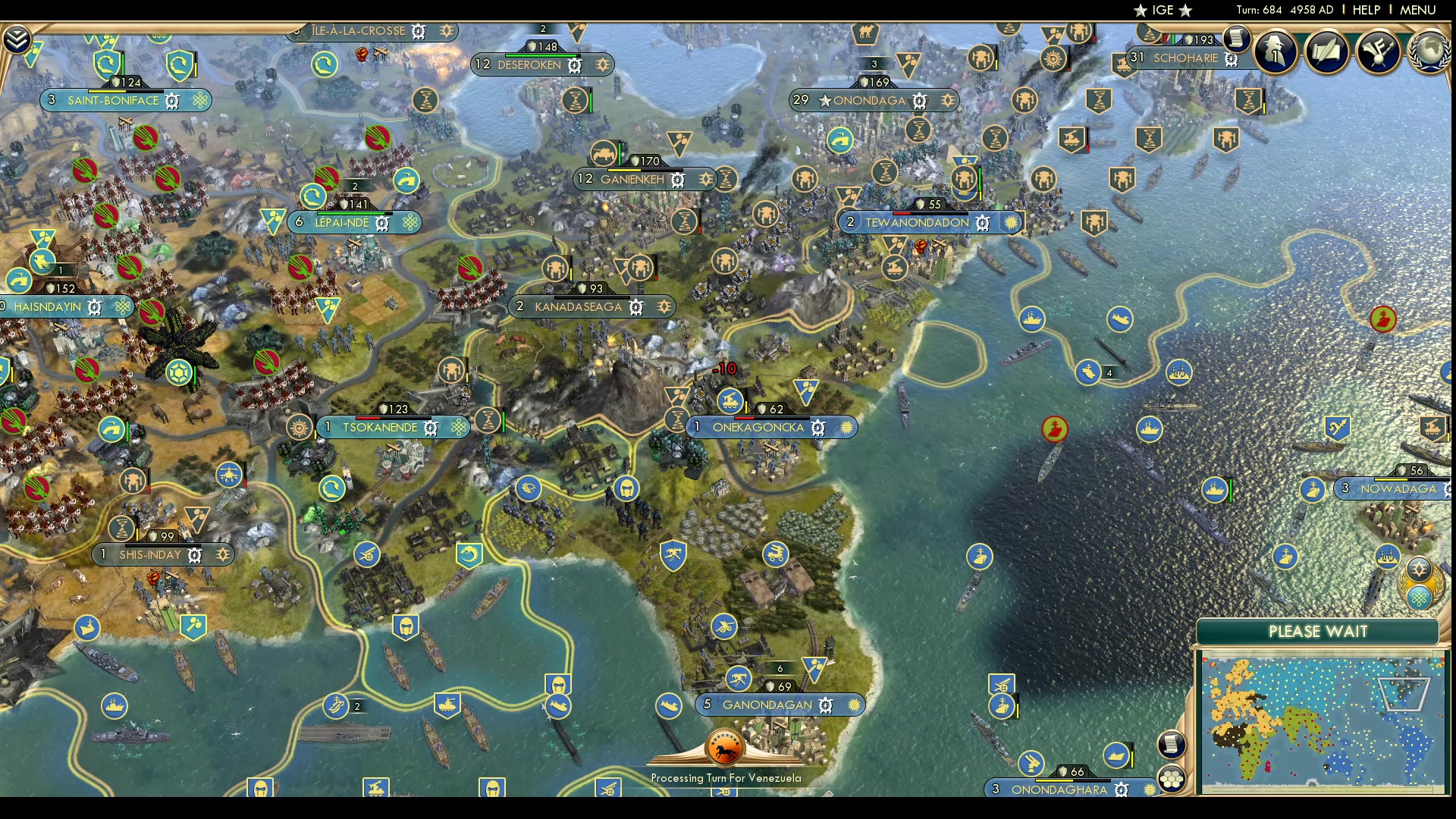Screen dimensions: 1456x819
Task: Open HELP from the top bar
Action: pos(1365,10)
